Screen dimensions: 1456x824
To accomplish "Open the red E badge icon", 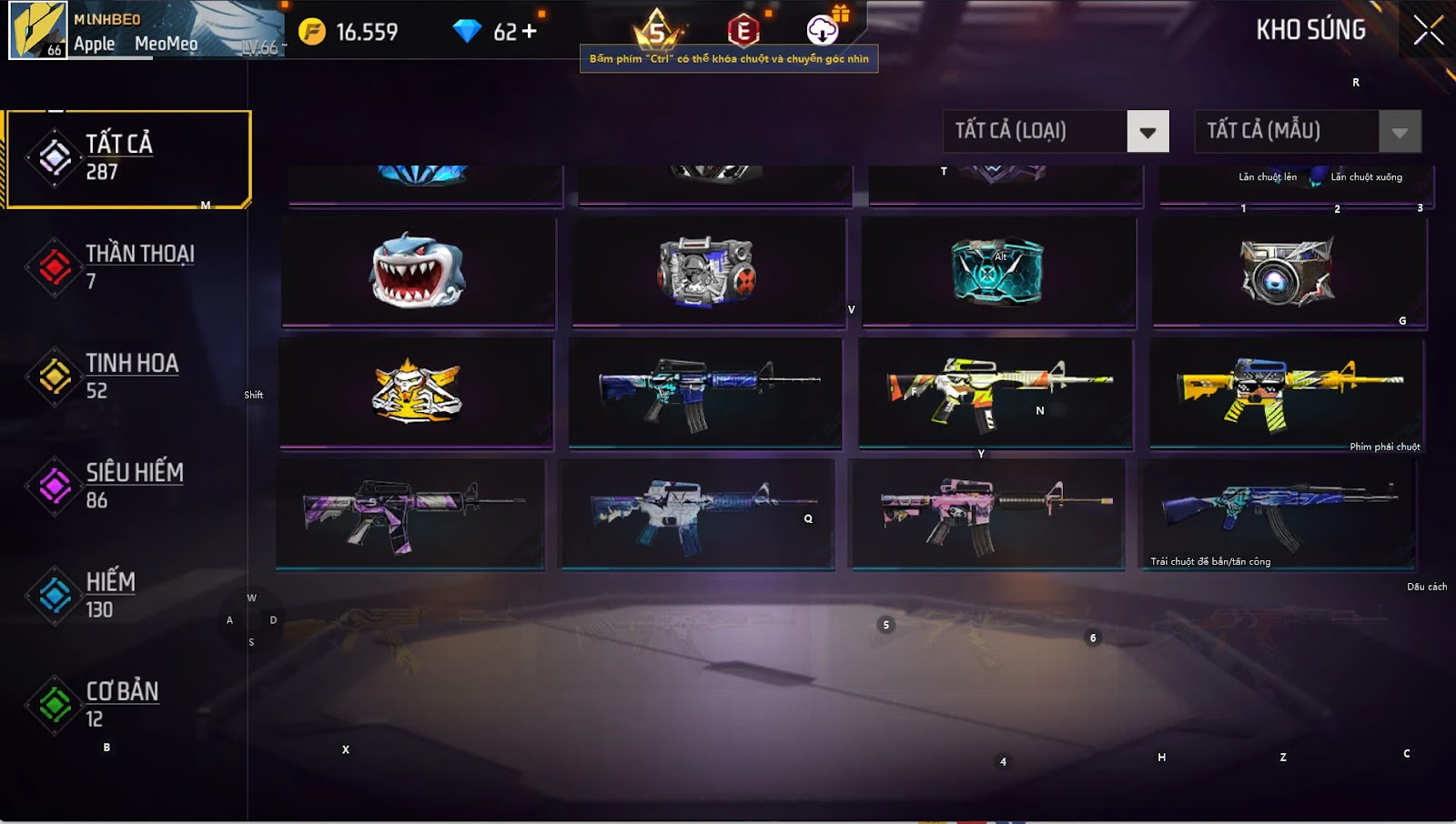I will click(x=743, y=31).
